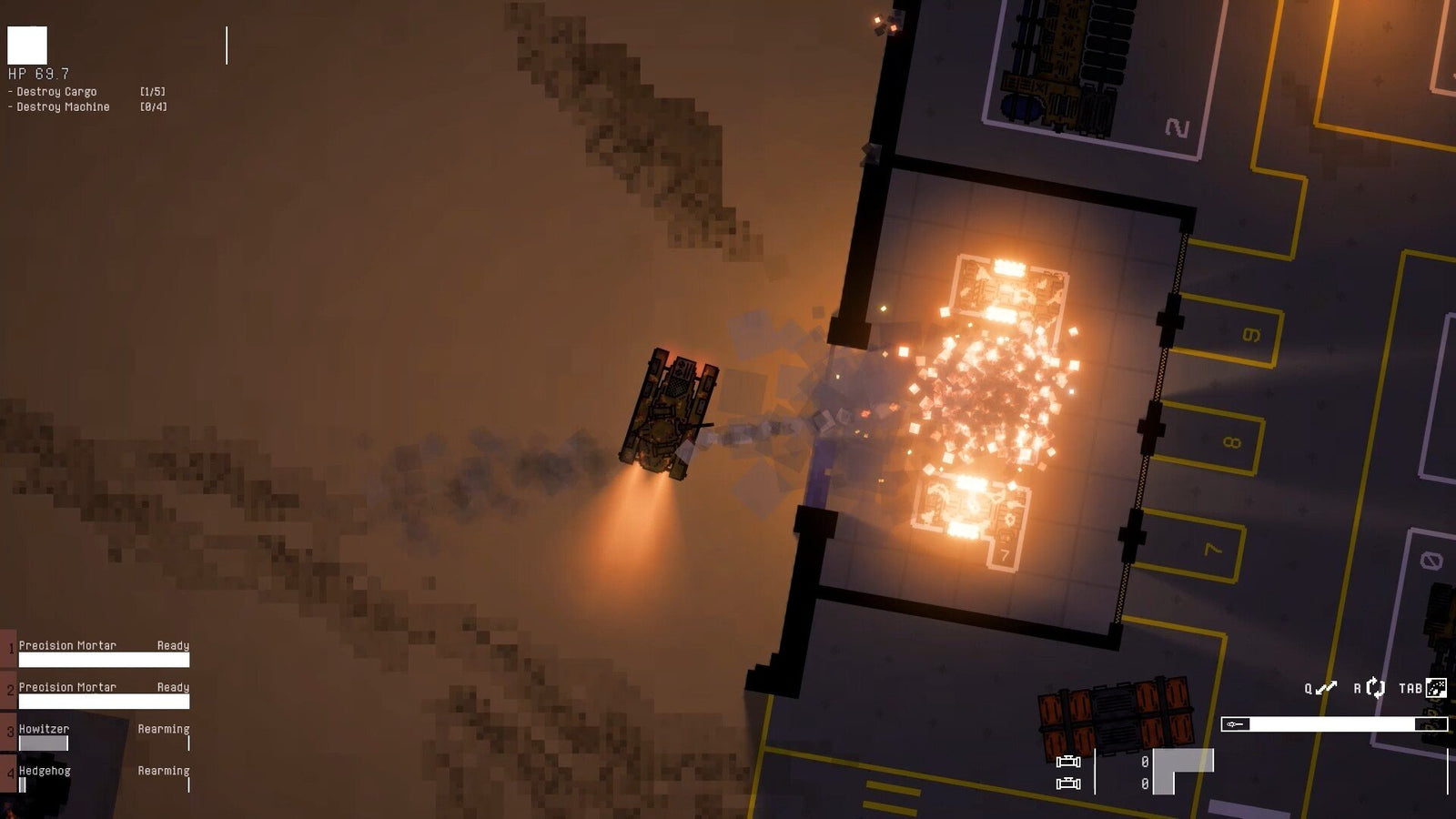The image size is (1456, 819).
Task: Click the Rearming label beside Howitzer
Action: tap(164, 728)
